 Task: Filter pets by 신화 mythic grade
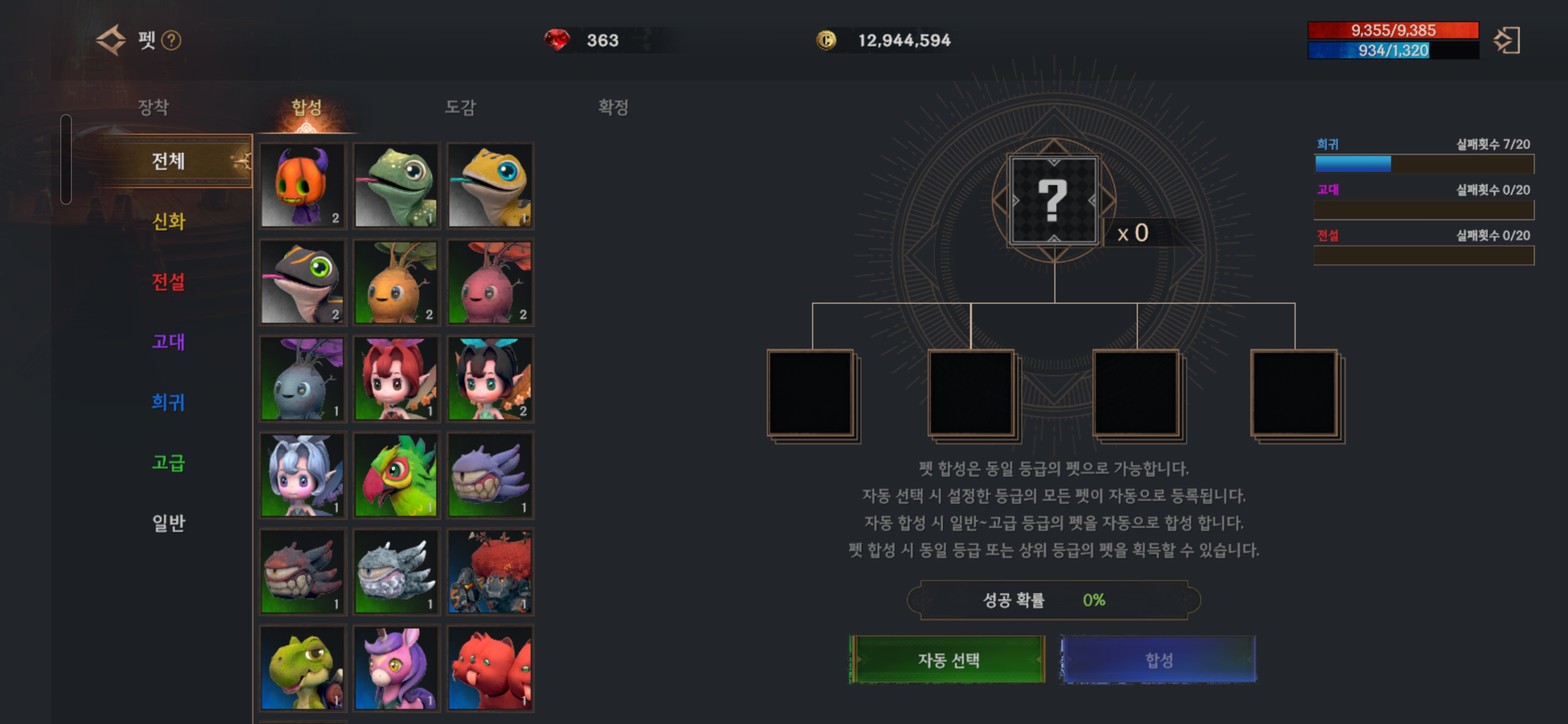tap(168, 221)
